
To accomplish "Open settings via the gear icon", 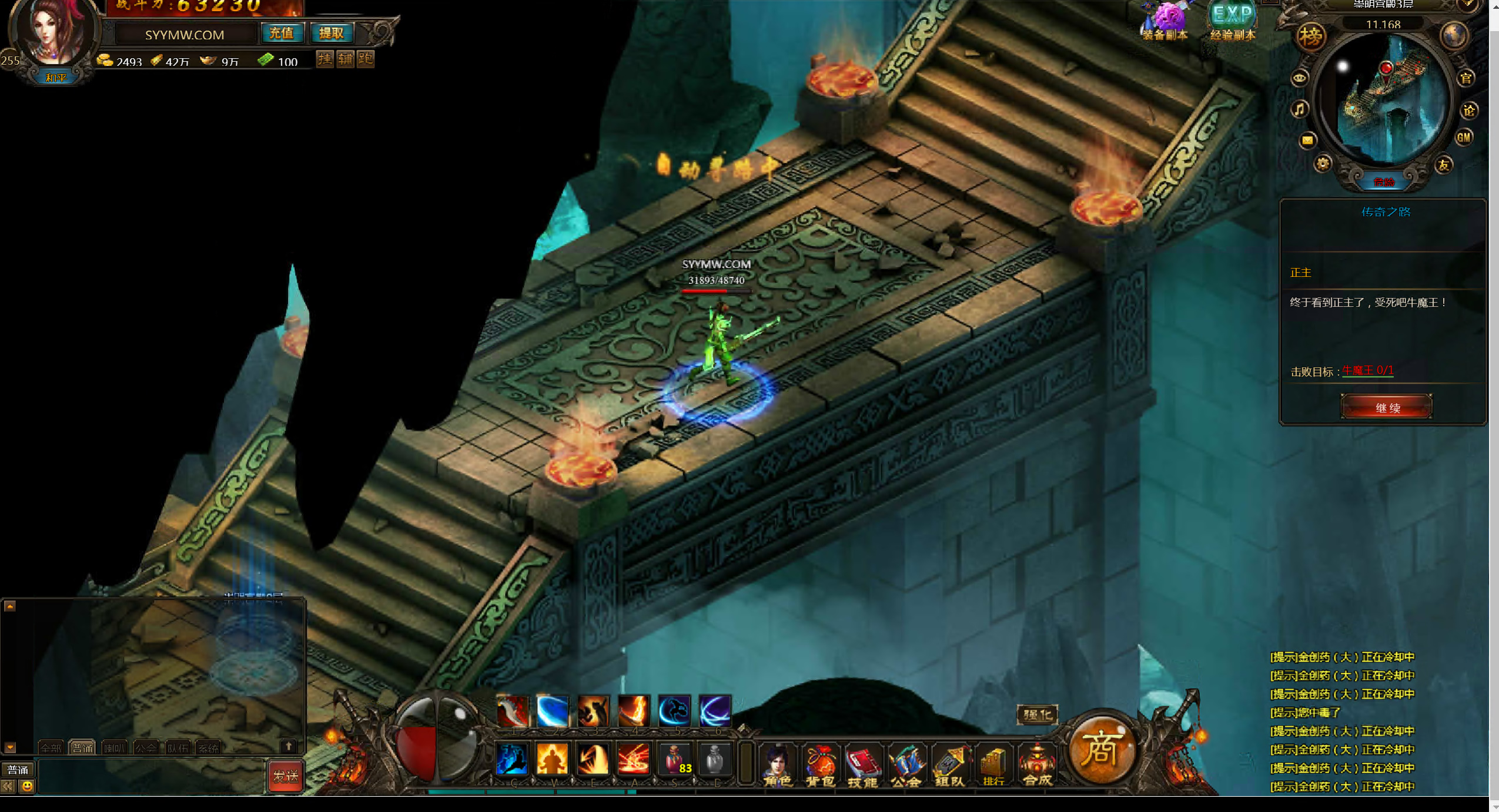I will tap(1323, 164).
